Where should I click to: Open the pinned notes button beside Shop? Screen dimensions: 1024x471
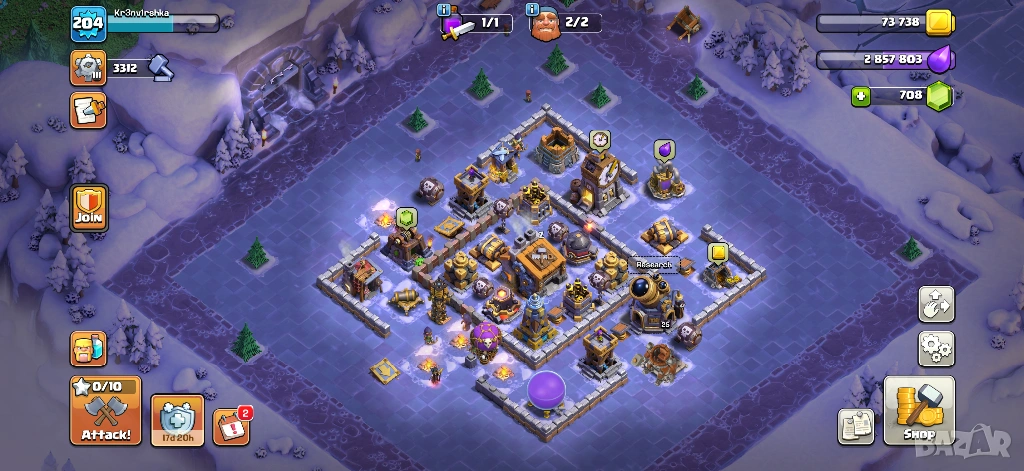tap(856, 426)
